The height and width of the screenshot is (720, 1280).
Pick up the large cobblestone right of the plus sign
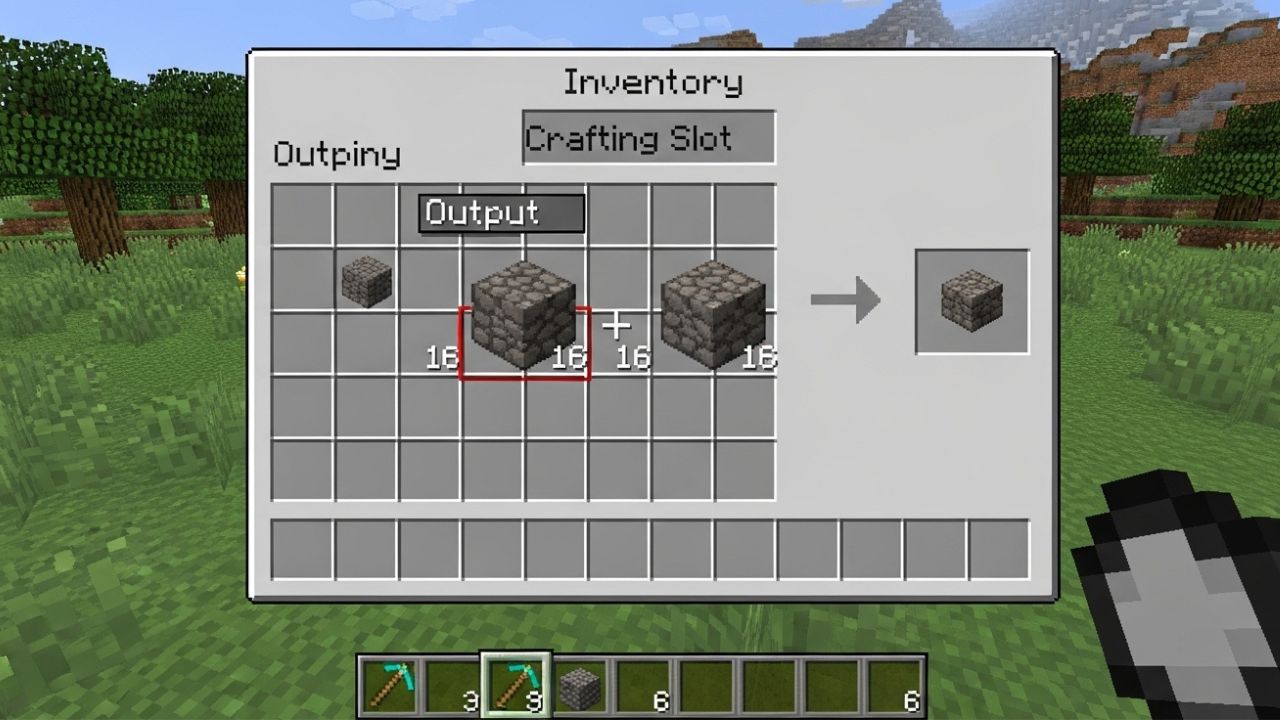[x=712, y=315]
